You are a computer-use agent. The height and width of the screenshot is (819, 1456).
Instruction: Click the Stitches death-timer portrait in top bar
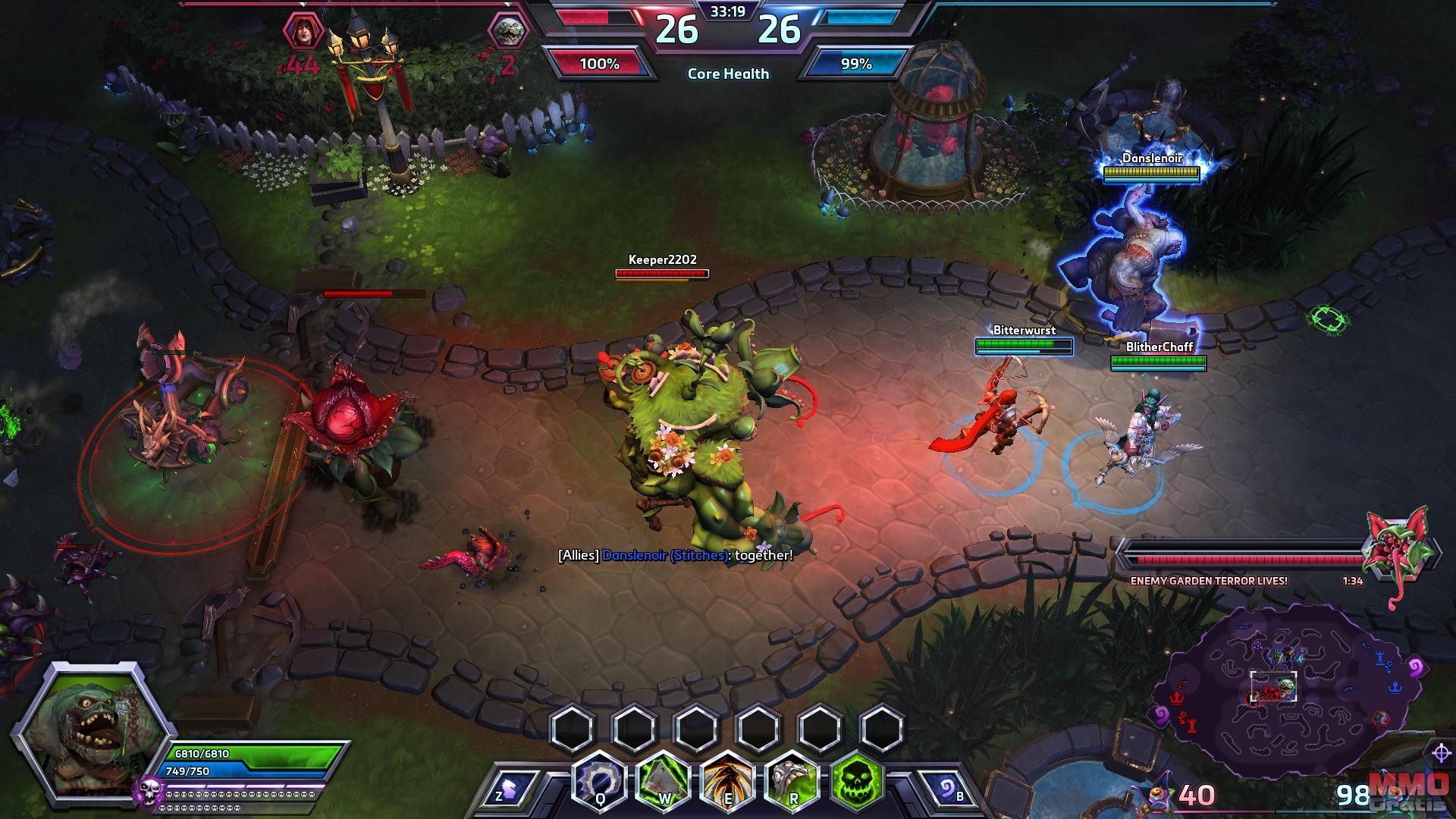point(507,32)
